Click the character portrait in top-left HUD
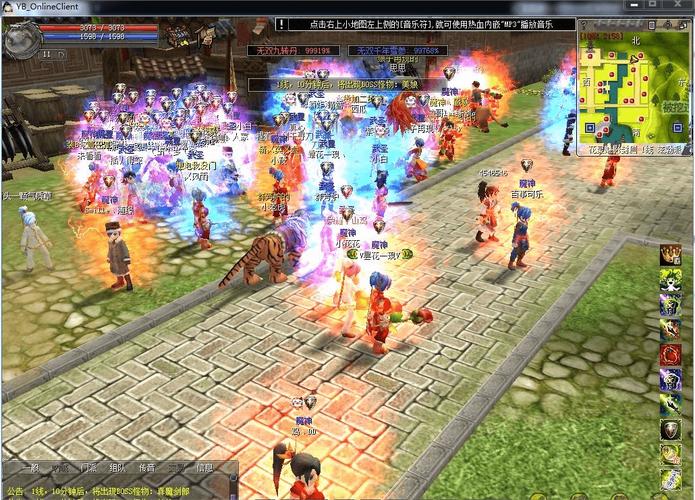695x500 pixels. [22, 38]
